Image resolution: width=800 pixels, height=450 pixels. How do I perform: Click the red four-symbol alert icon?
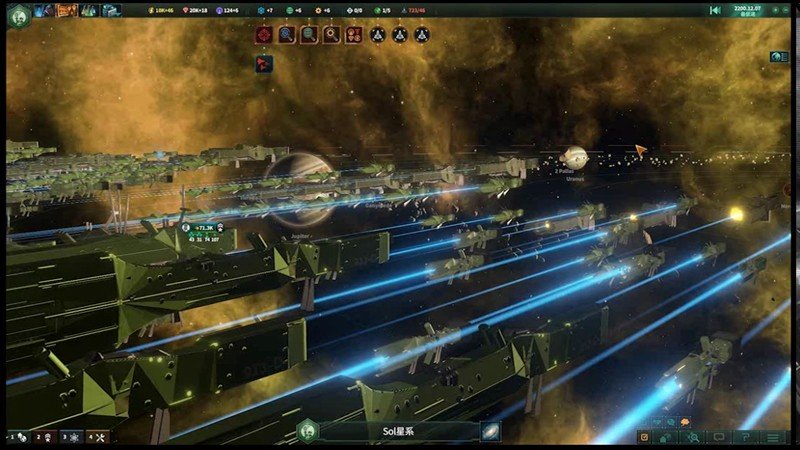pos(354,35)
